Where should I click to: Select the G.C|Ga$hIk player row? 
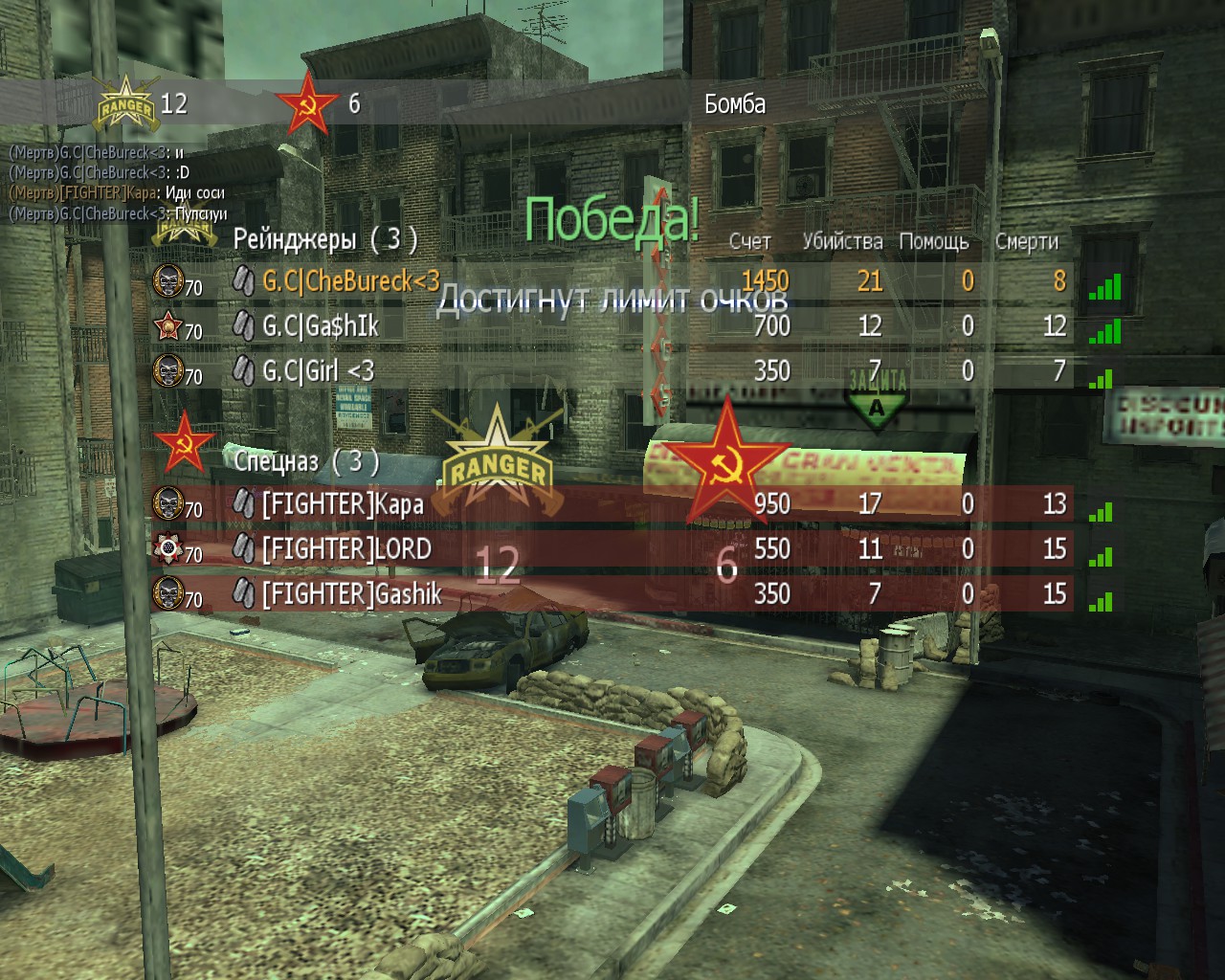click(x=321, y=326)
